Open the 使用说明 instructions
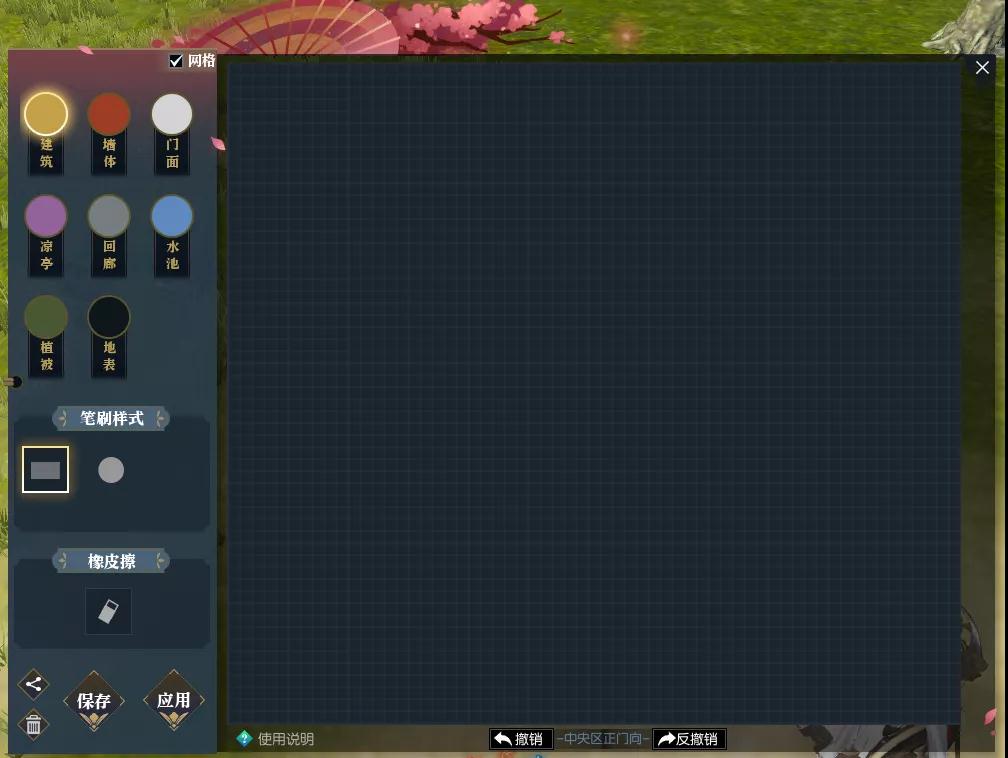The width and height of the screenshot is (1008, 758). (x=276, y=739)
